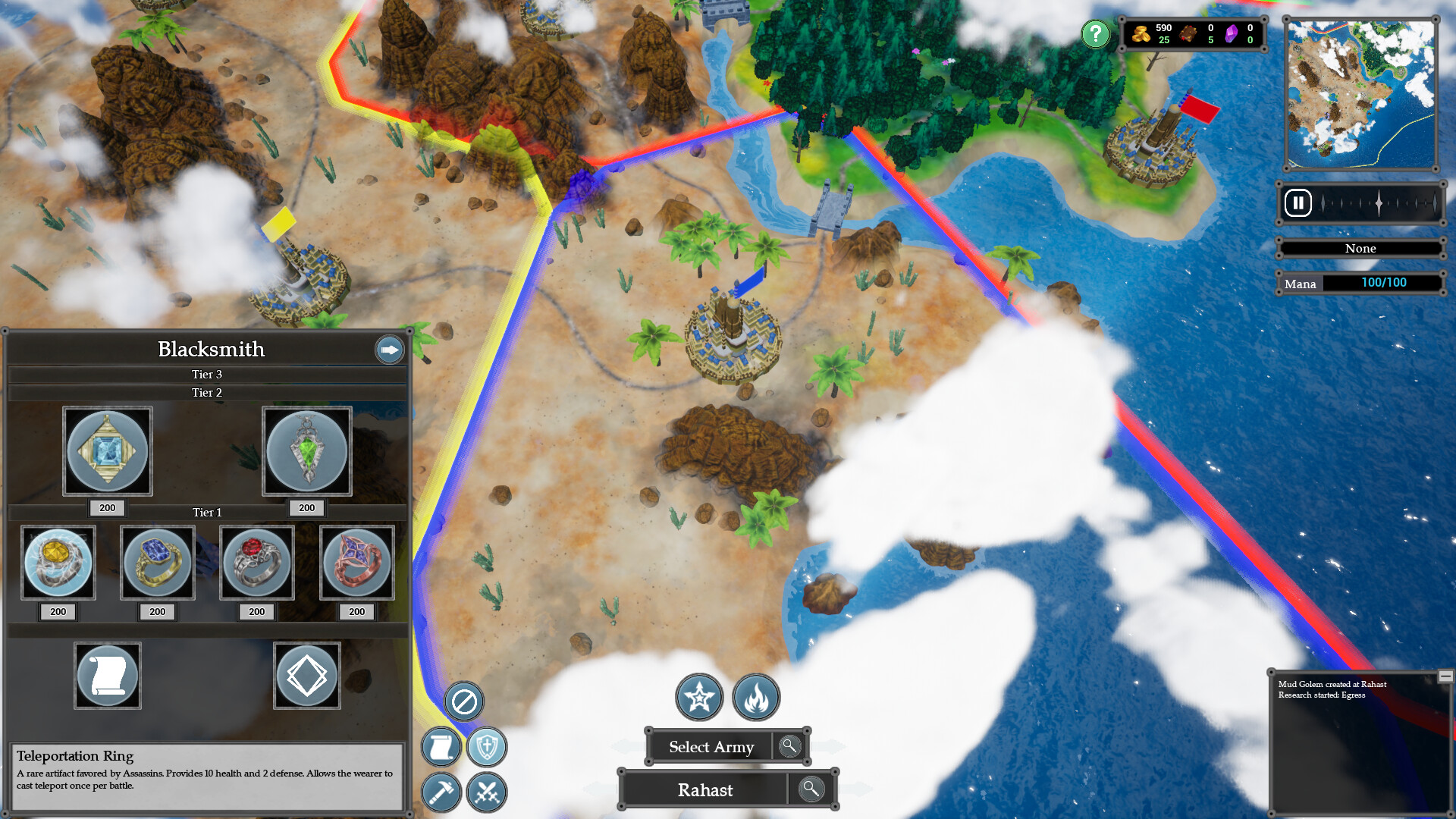Select the blue diamond amulet in Tier 2
Image resolution: width=1456 pixels, height=819 pixels.
107,451
